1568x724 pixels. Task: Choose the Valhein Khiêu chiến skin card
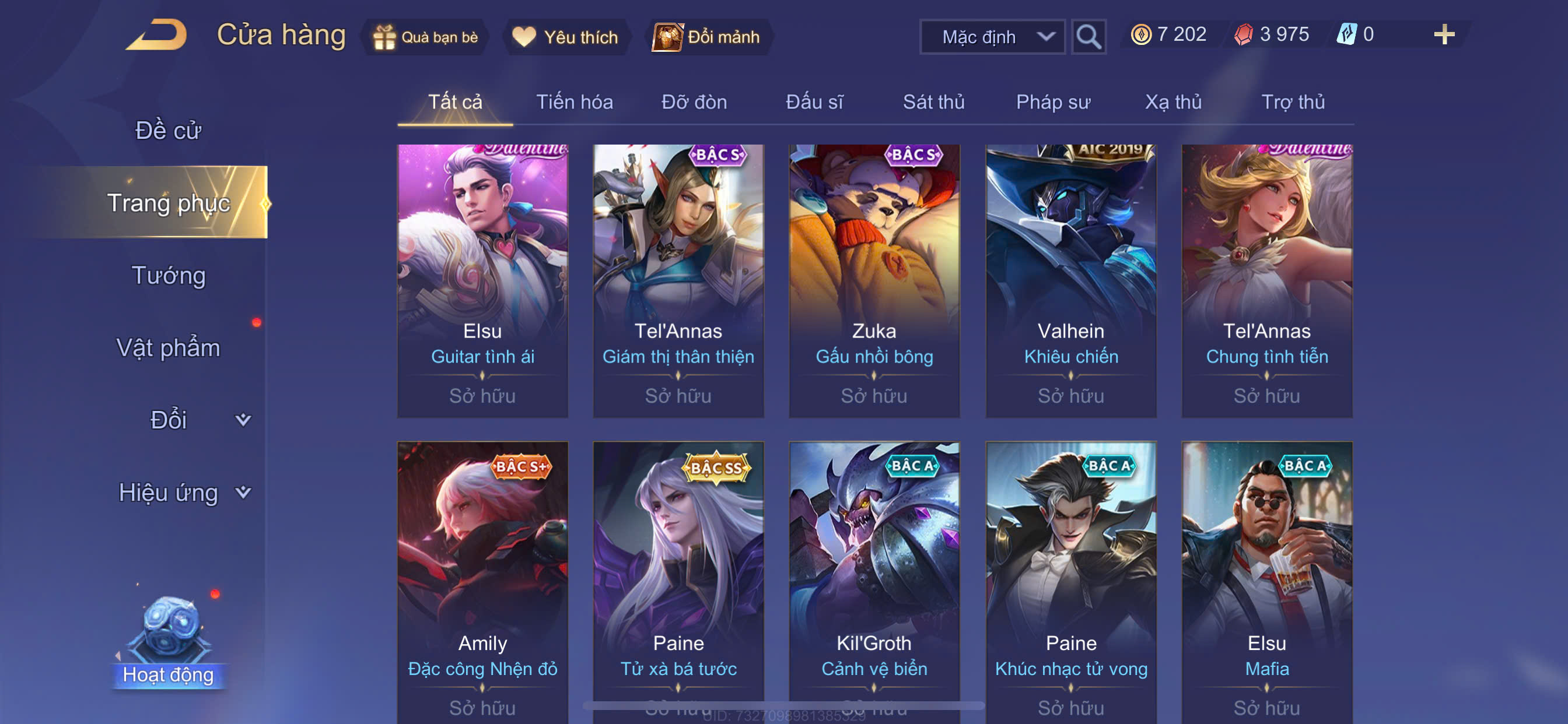click(x=1070, y=280)
